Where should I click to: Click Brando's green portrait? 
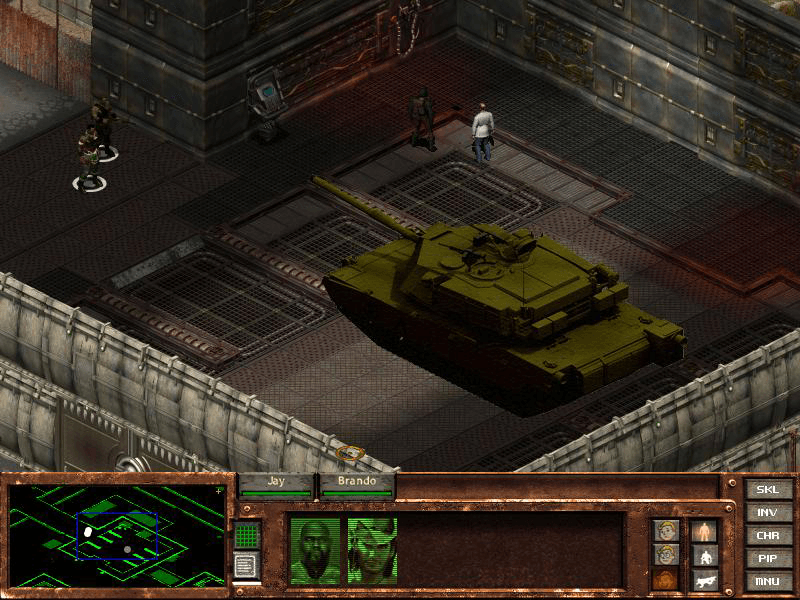[372, 550]
